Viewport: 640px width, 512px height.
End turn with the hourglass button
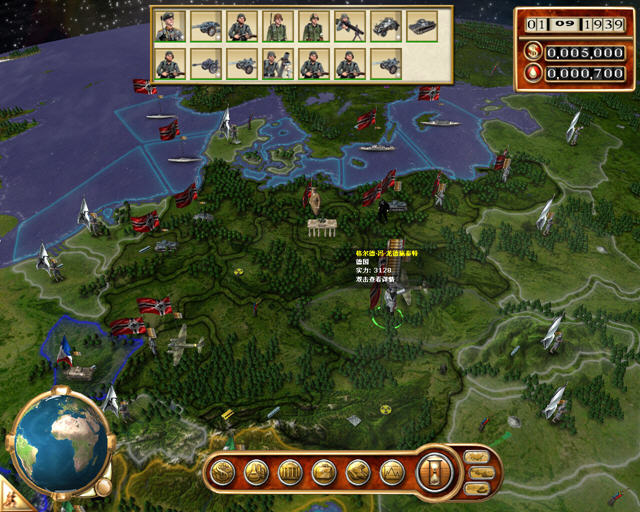point(435,471)
